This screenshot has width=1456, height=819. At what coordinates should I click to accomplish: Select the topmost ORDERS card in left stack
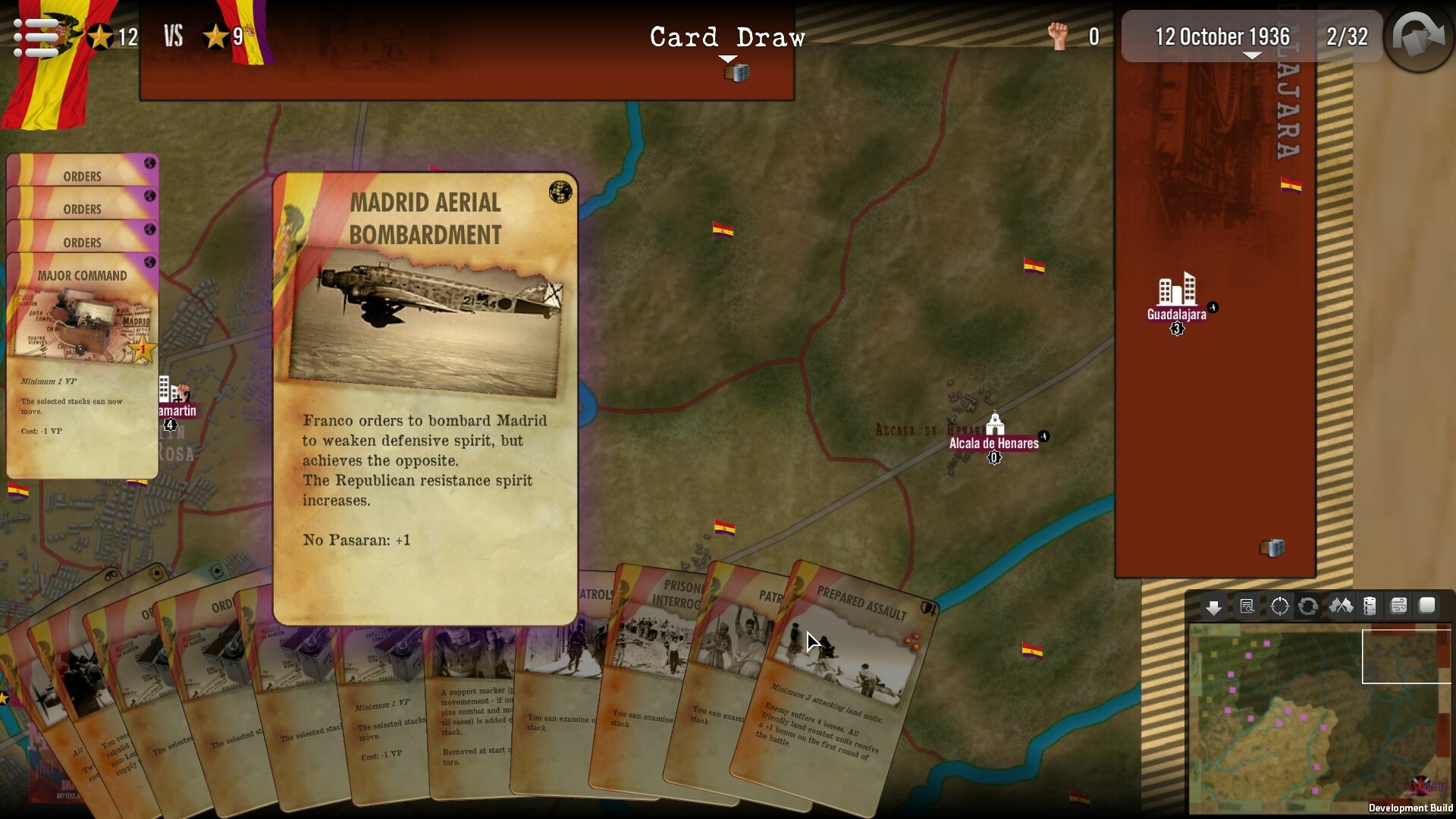pos(82,176)
